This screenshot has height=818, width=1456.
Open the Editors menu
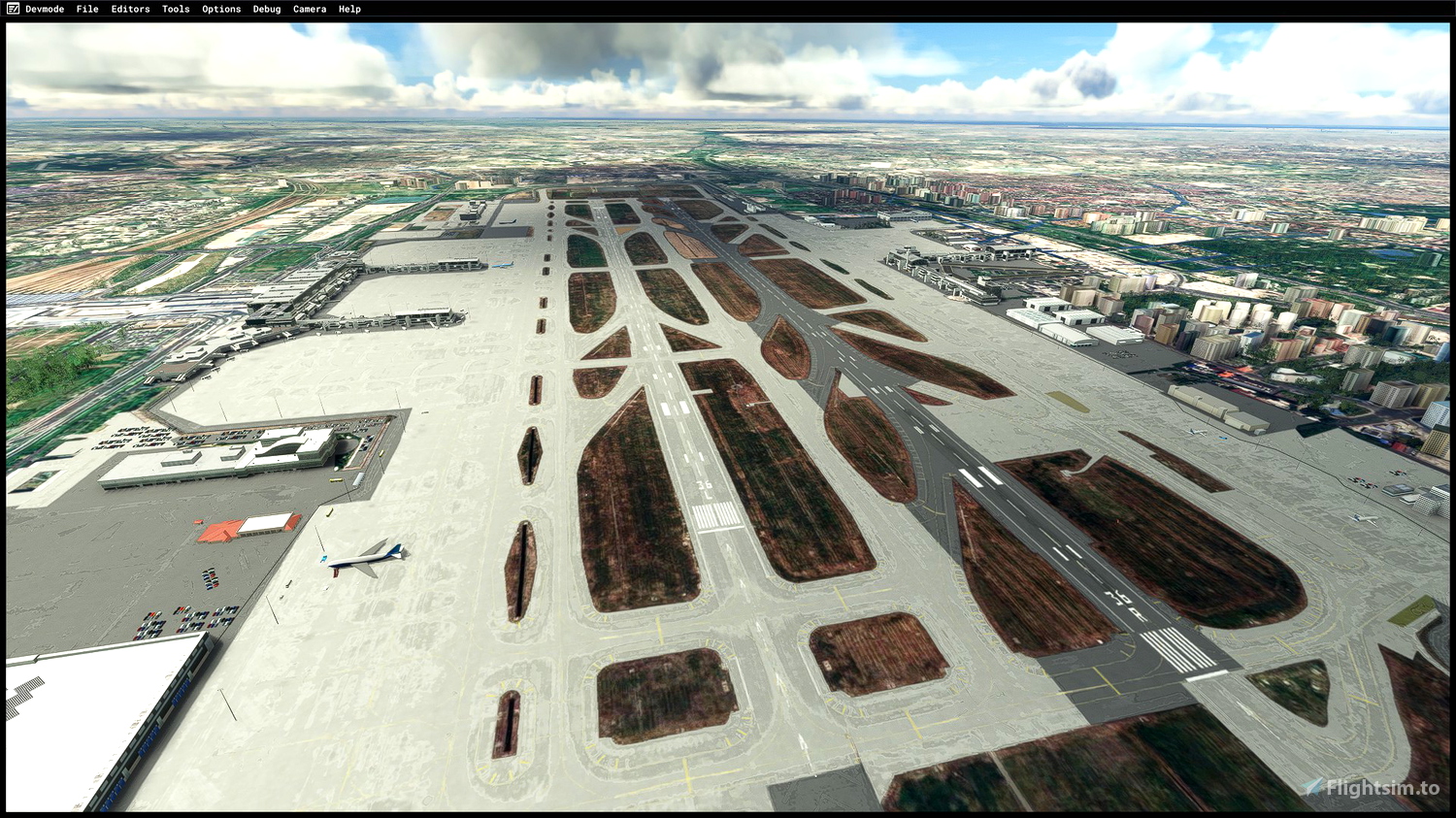130,9
